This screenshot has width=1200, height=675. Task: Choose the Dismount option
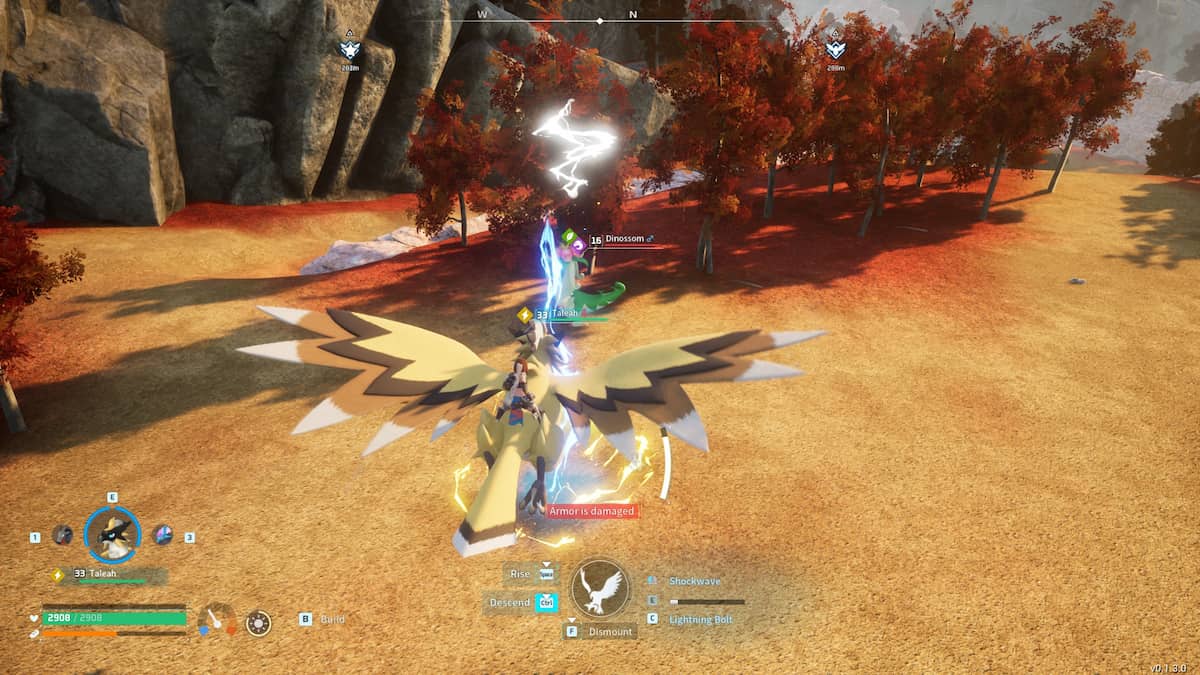point(611,632)
